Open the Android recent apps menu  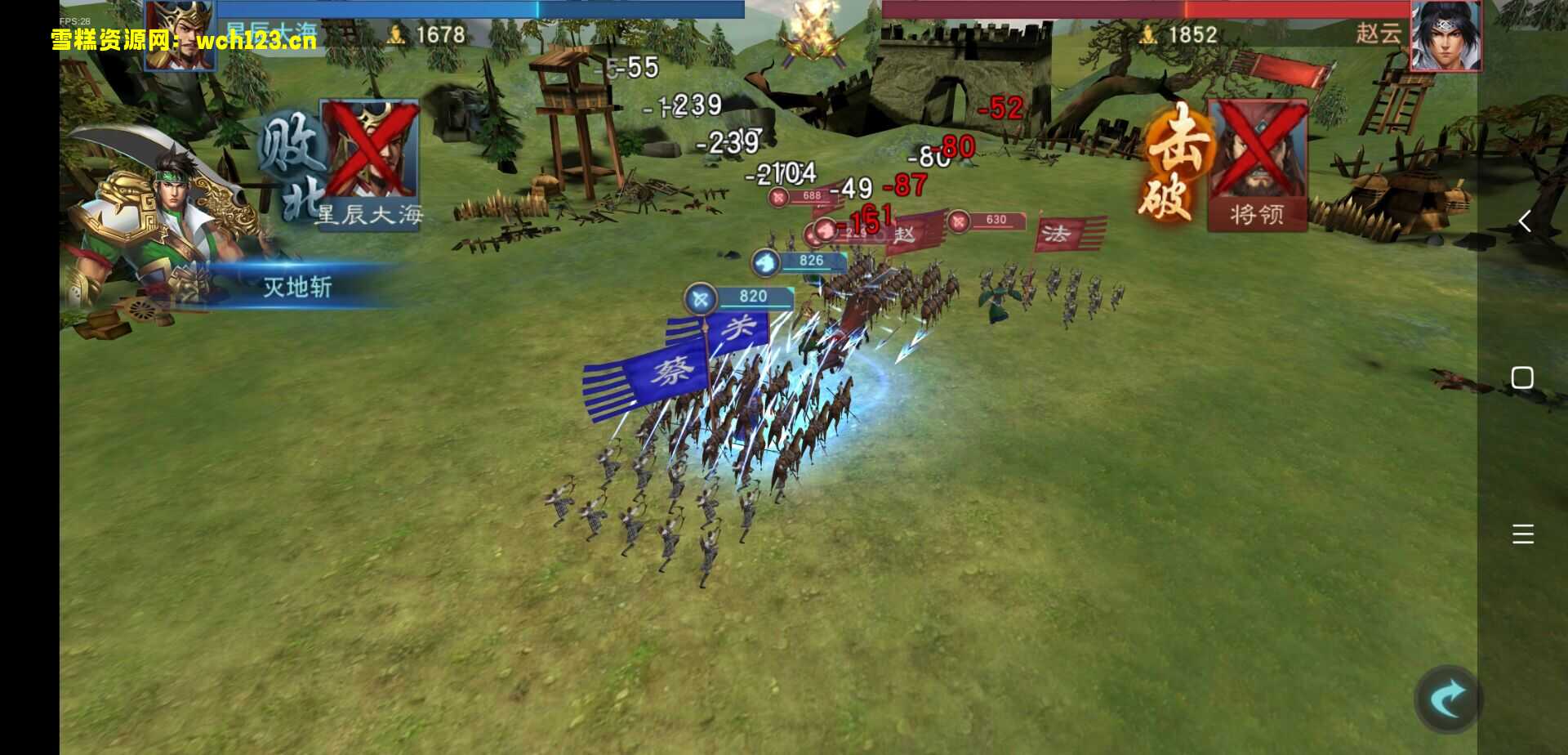click(x=1522, y=534)
